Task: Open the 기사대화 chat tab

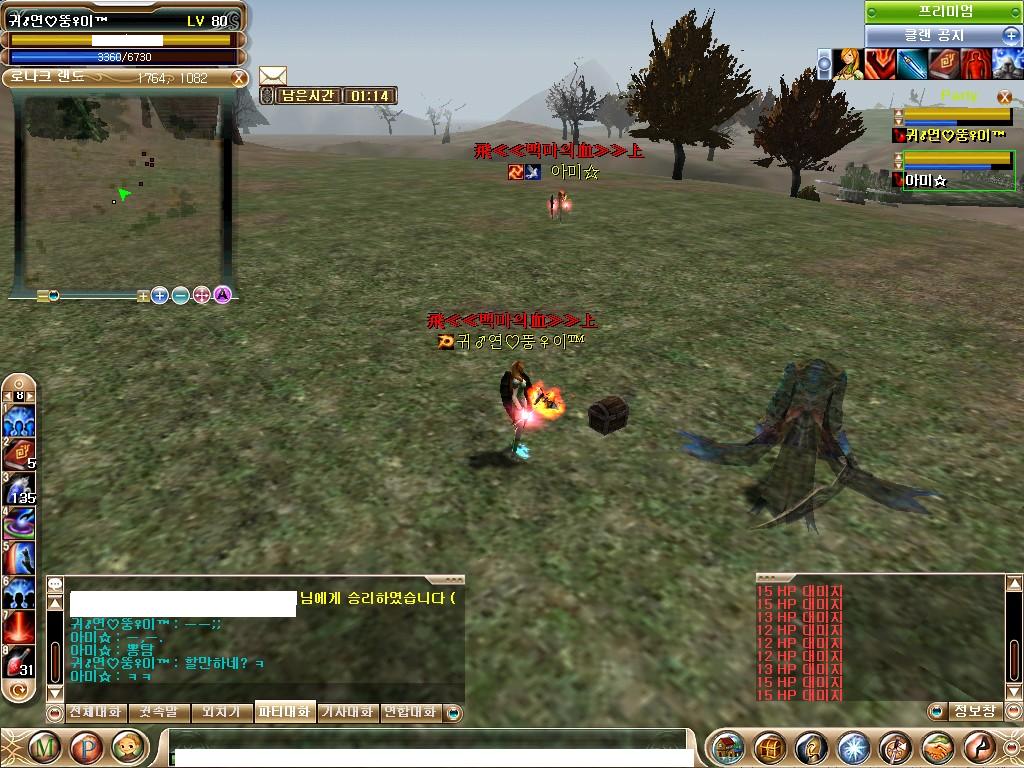Action: (346, 712)
